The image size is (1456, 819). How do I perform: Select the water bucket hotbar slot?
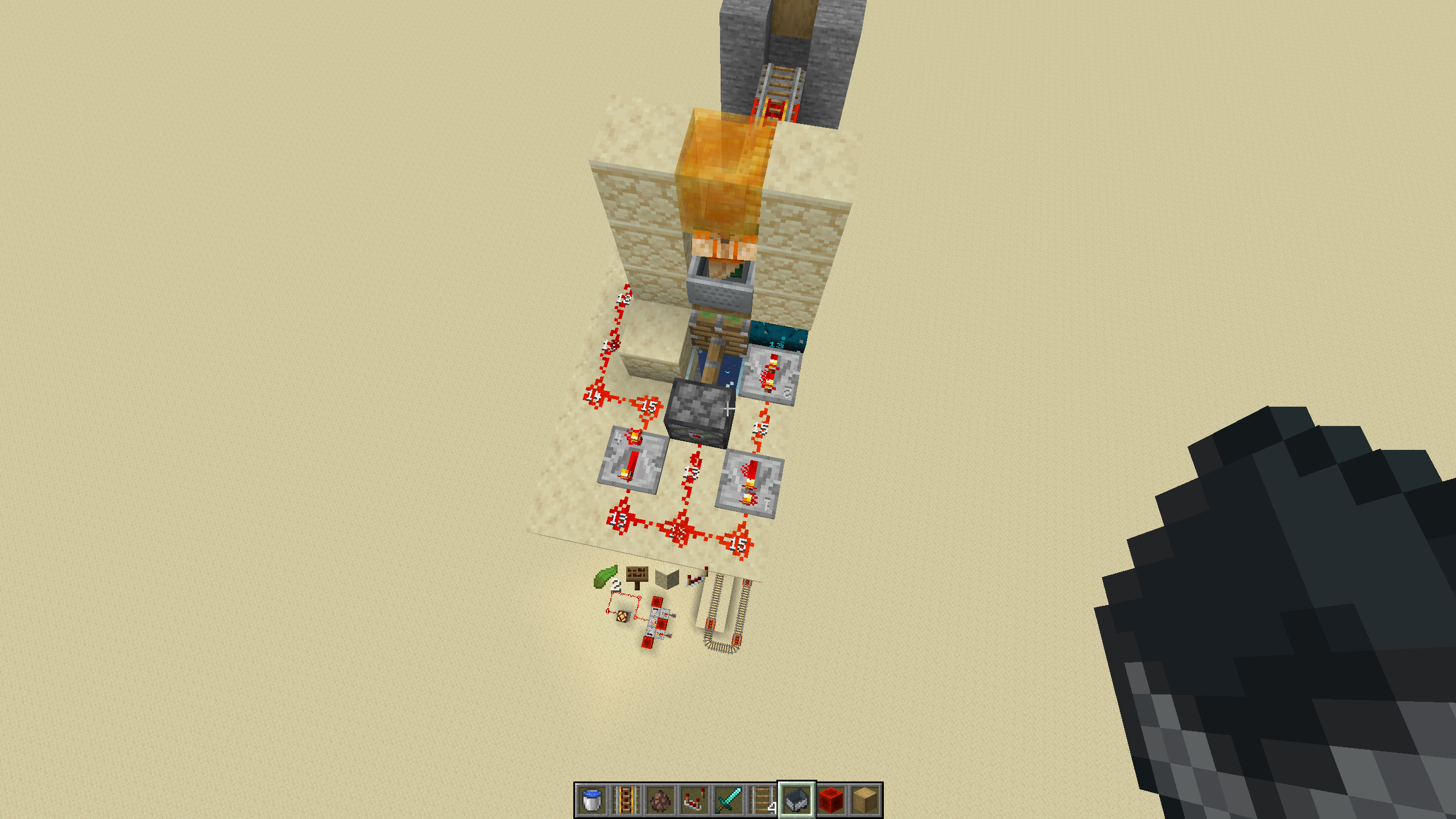click(592, 800)
